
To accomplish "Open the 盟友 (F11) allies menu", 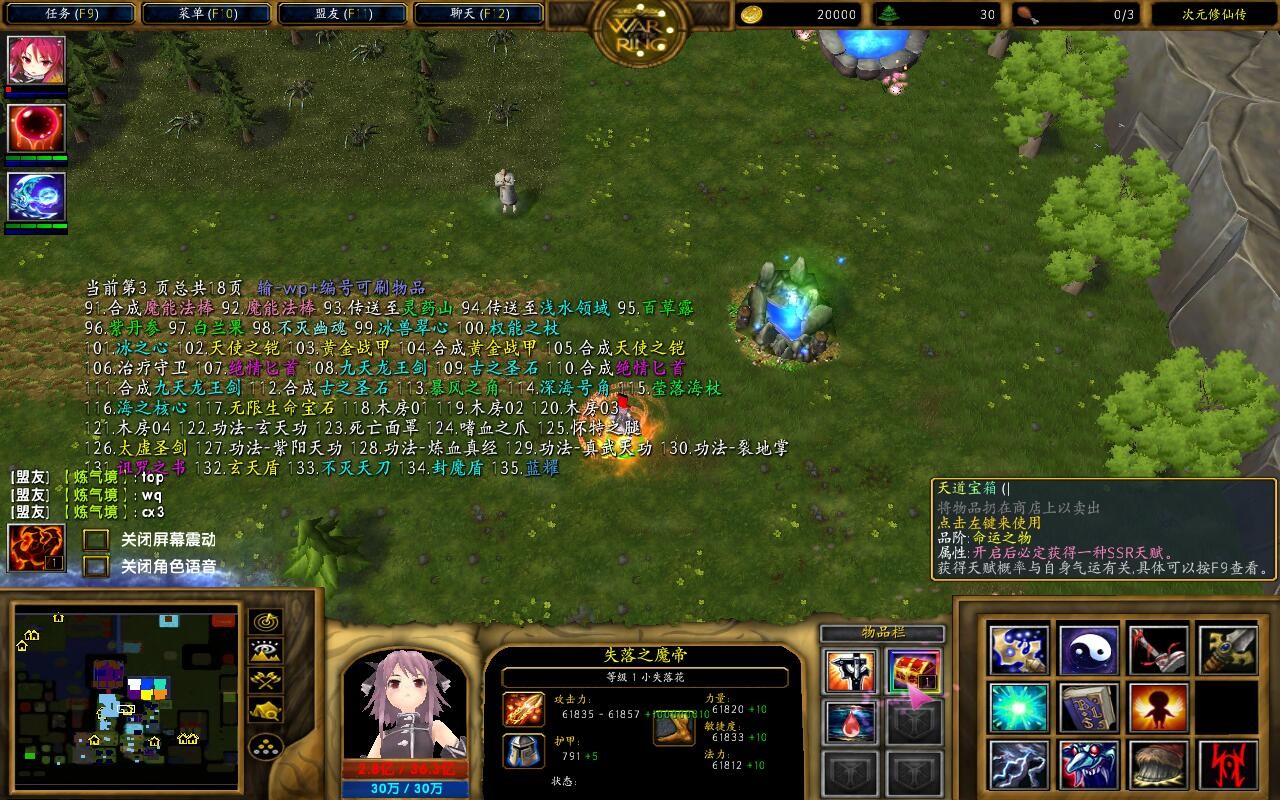I will 341,14.
